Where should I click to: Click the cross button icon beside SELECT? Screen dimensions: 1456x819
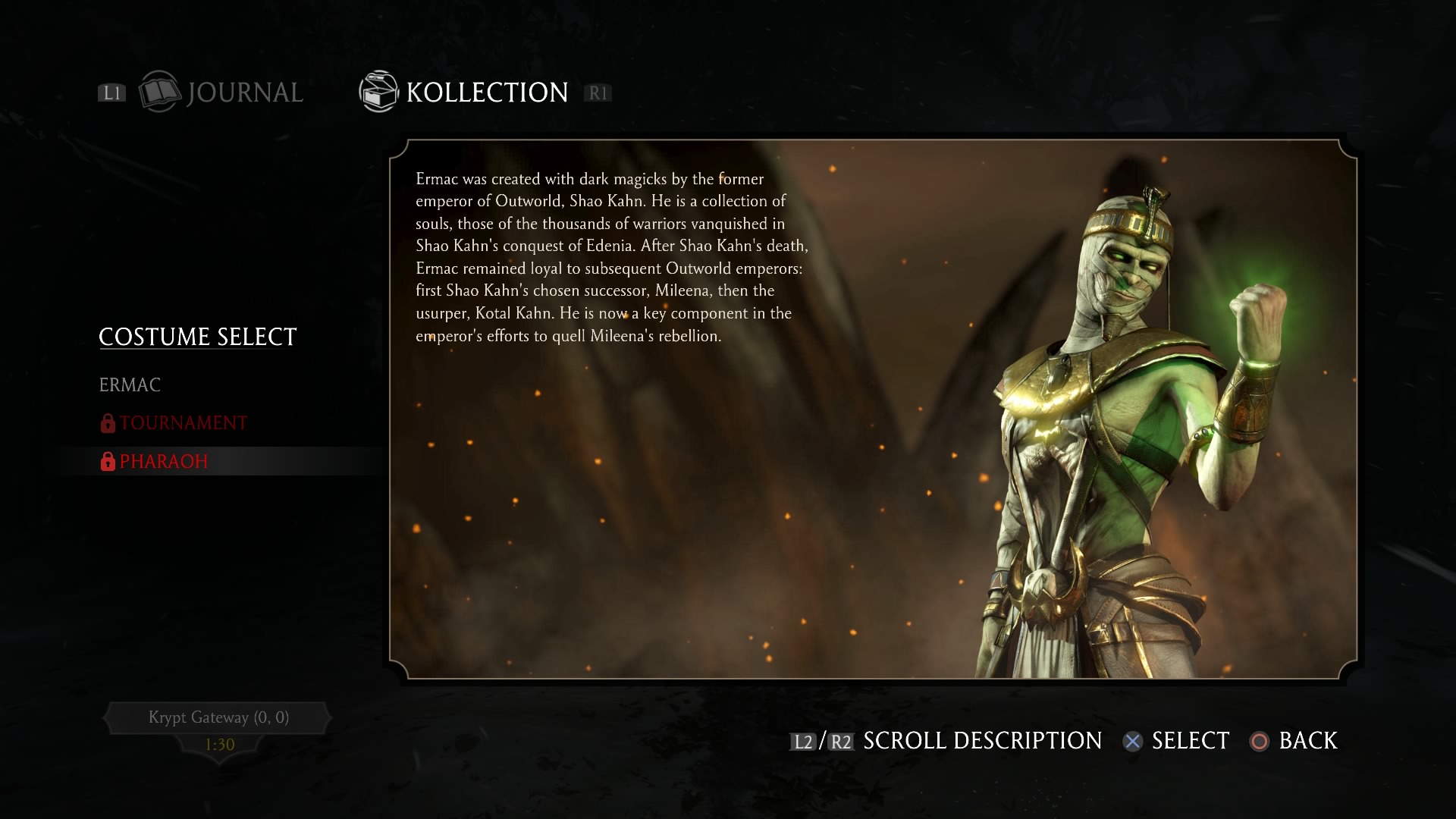tap(1133, 742)
